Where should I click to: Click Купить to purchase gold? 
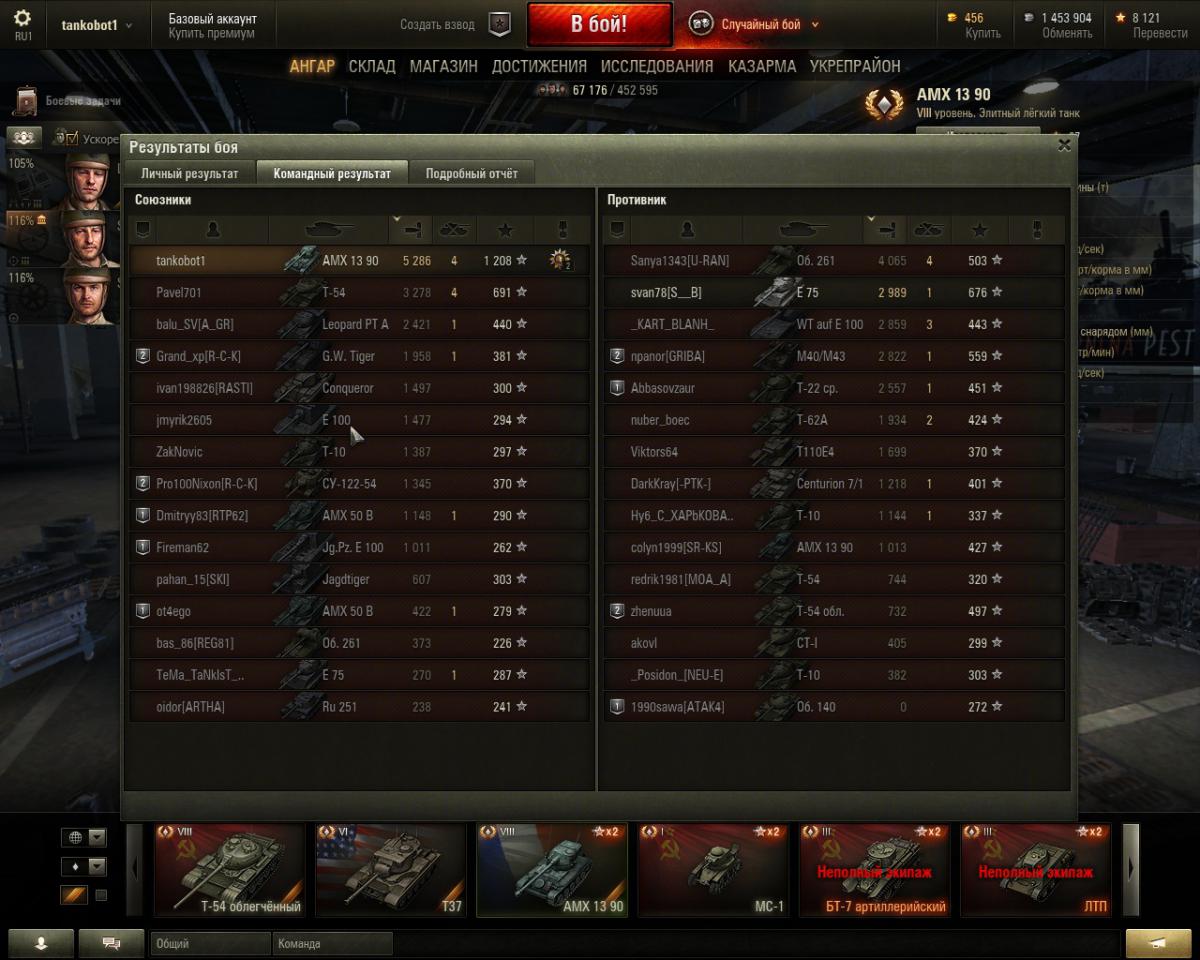pyautogui.click(x=983, y=33)
